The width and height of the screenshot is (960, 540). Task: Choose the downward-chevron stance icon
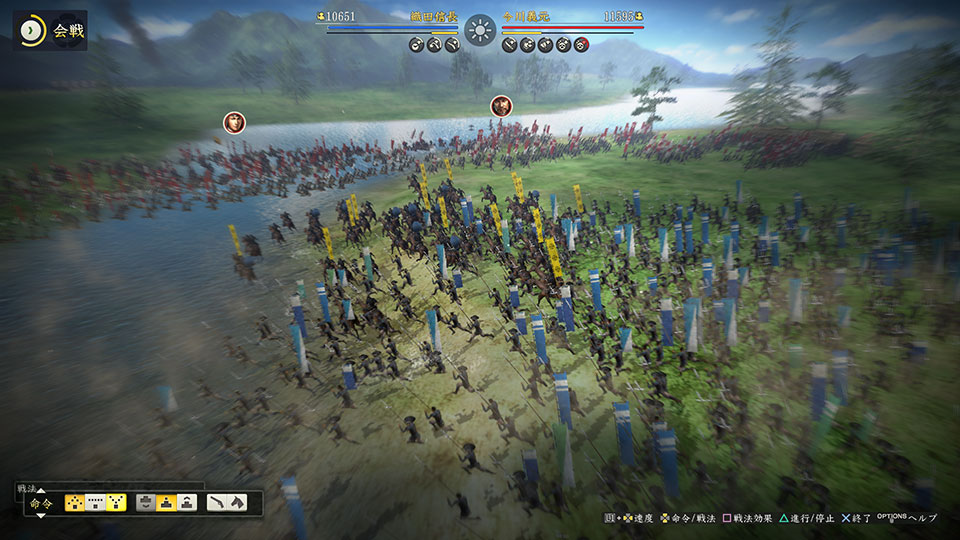[x=146, y=503]
